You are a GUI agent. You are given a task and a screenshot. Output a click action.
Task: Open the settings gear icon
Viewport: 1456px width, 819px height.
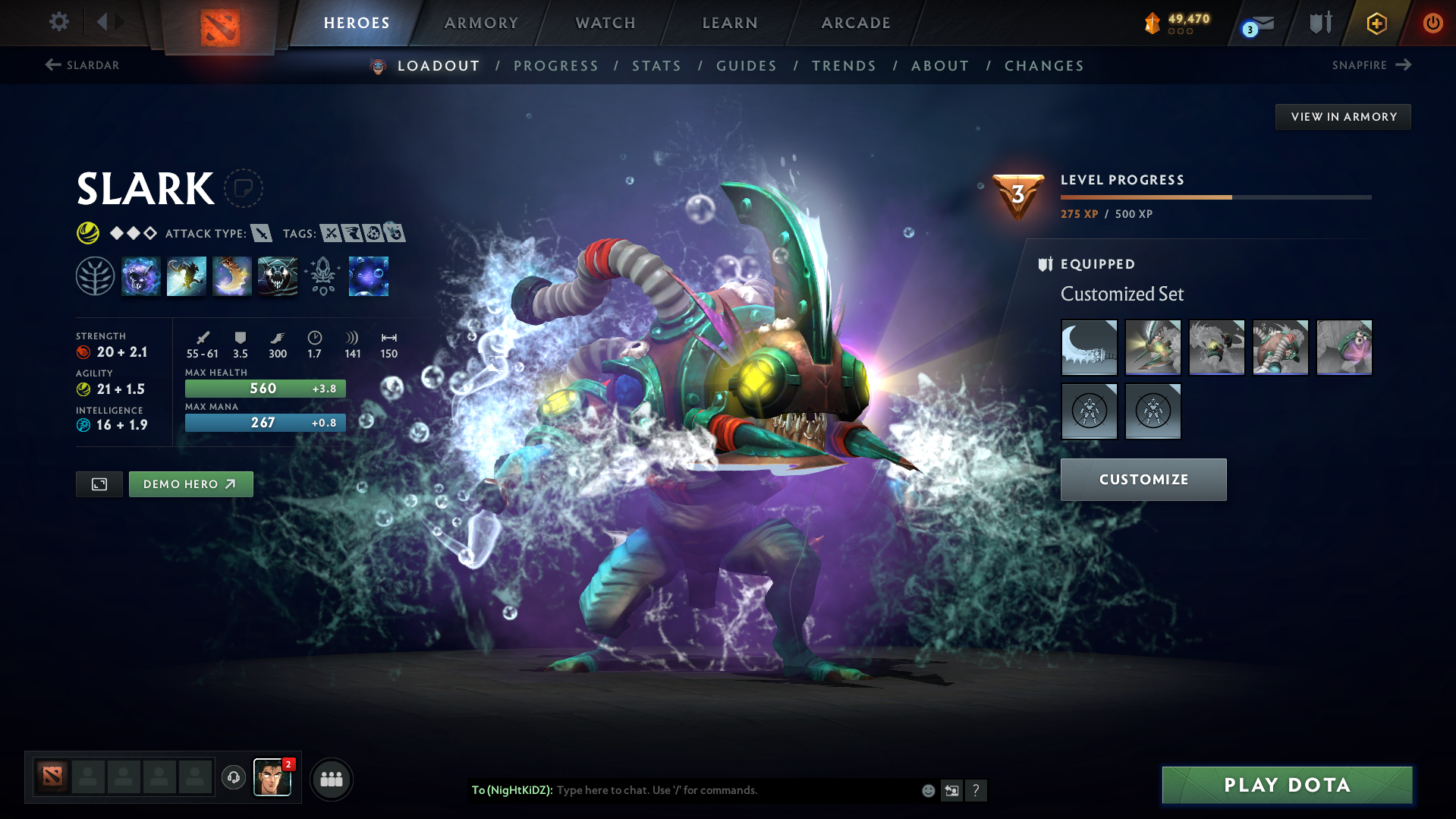58,22
